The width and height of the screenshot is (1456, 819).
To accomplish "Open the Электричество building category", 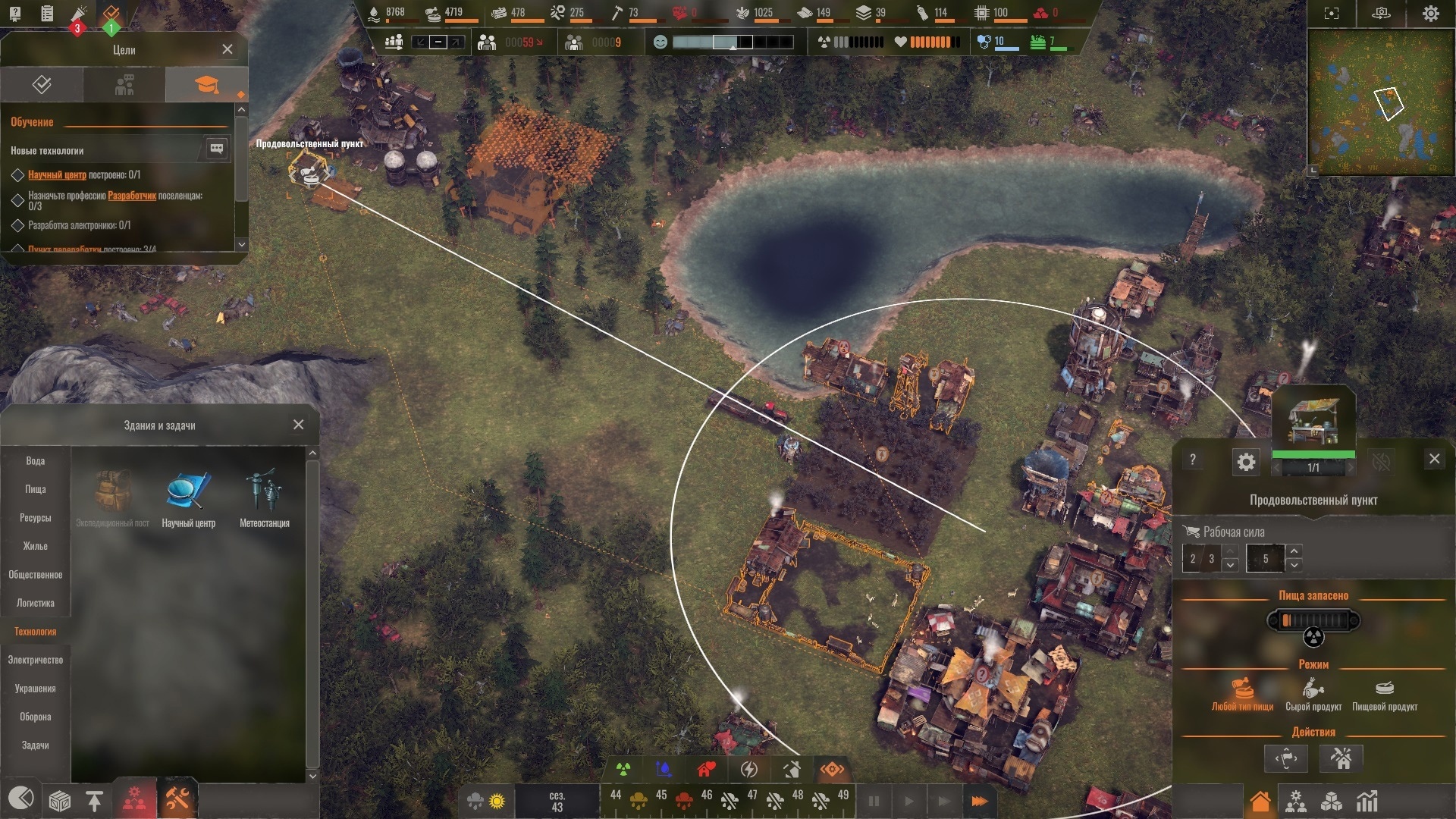I will click(x=36, y=661).
